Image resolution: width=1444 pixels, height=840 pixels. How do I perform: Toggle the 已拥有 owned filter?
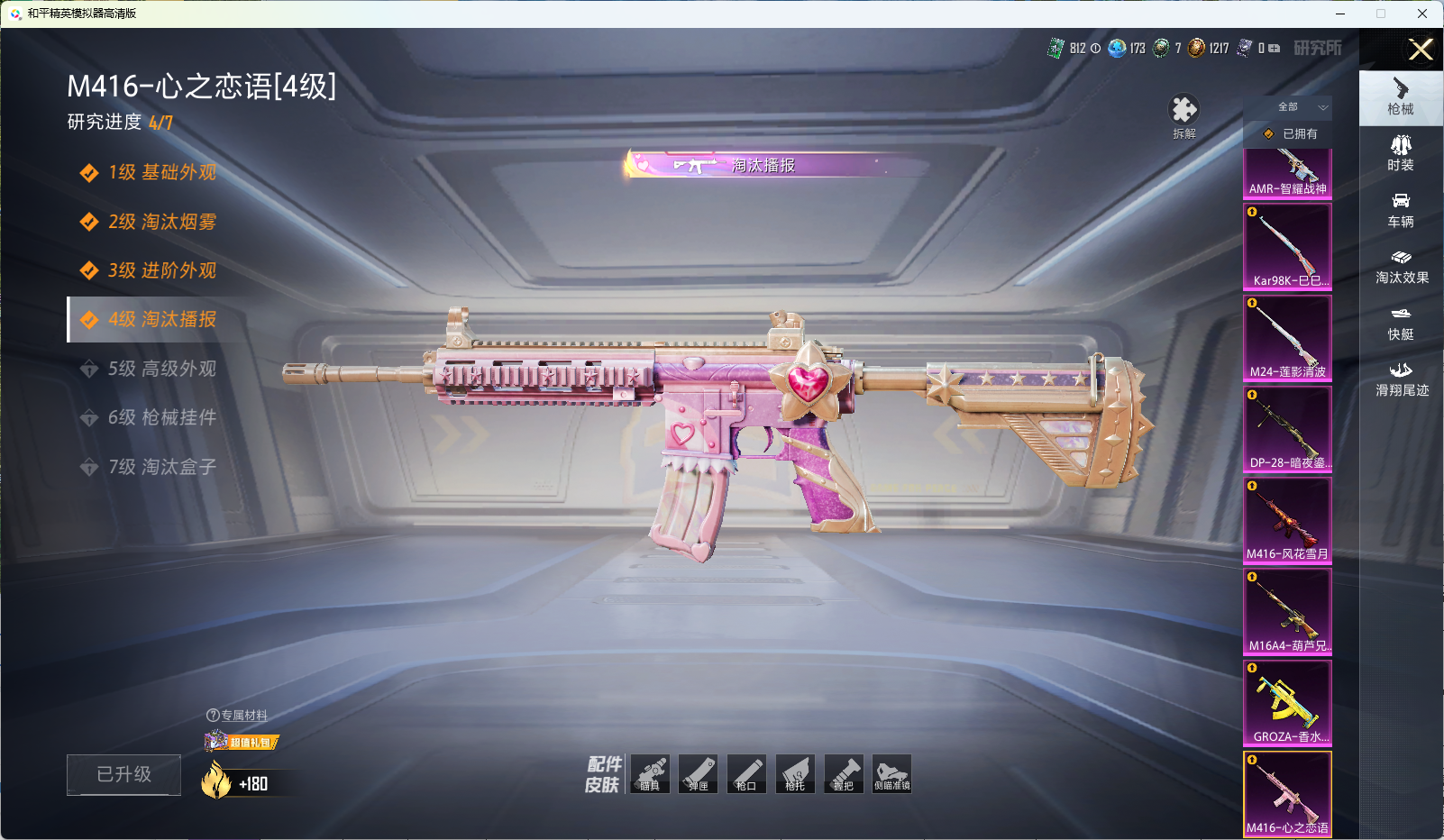point(1289,133)
